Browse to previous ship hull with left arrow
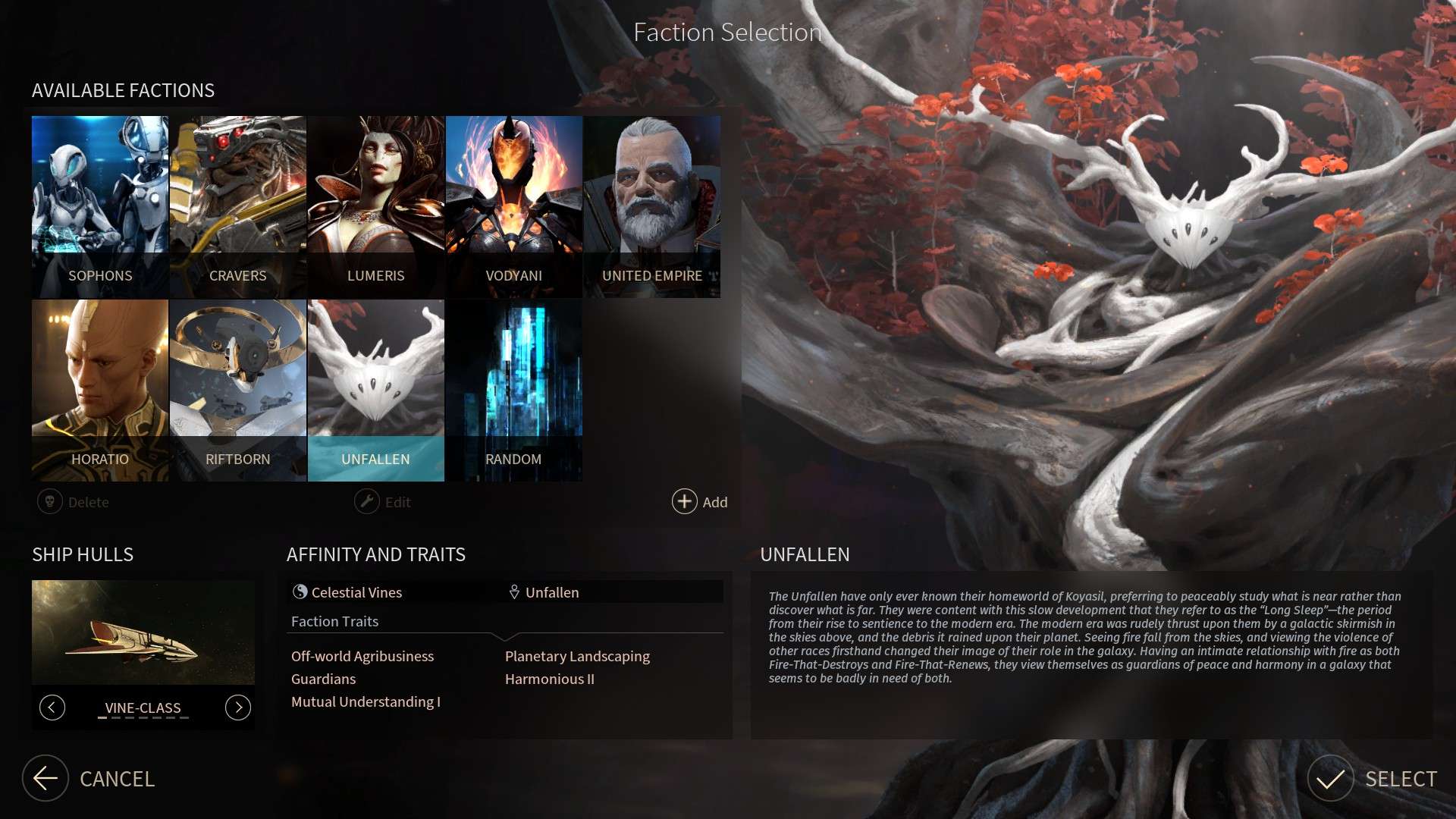The image size is (1456, 819). click(x=52, y=707)
